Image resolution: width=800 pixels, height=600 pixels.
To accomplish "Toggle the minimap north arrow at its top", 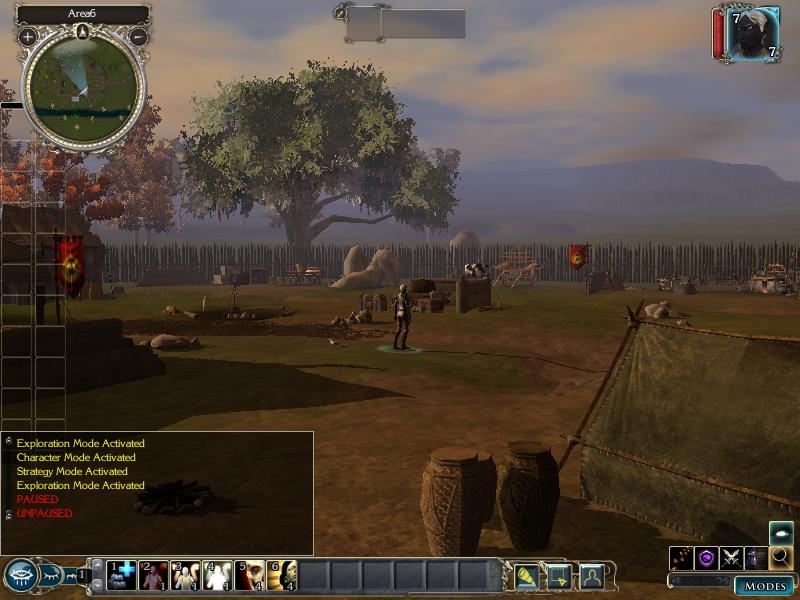I will point(83,32).
